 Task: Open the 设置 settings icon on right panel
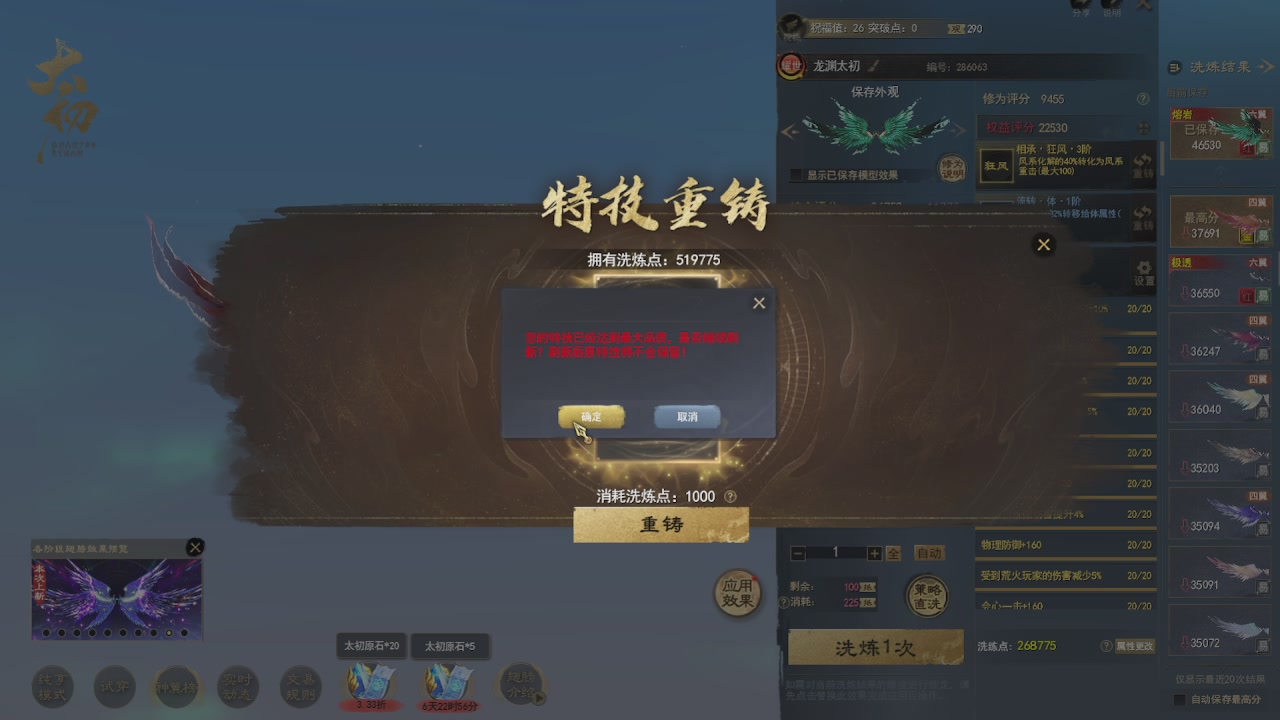(1144, 272)
